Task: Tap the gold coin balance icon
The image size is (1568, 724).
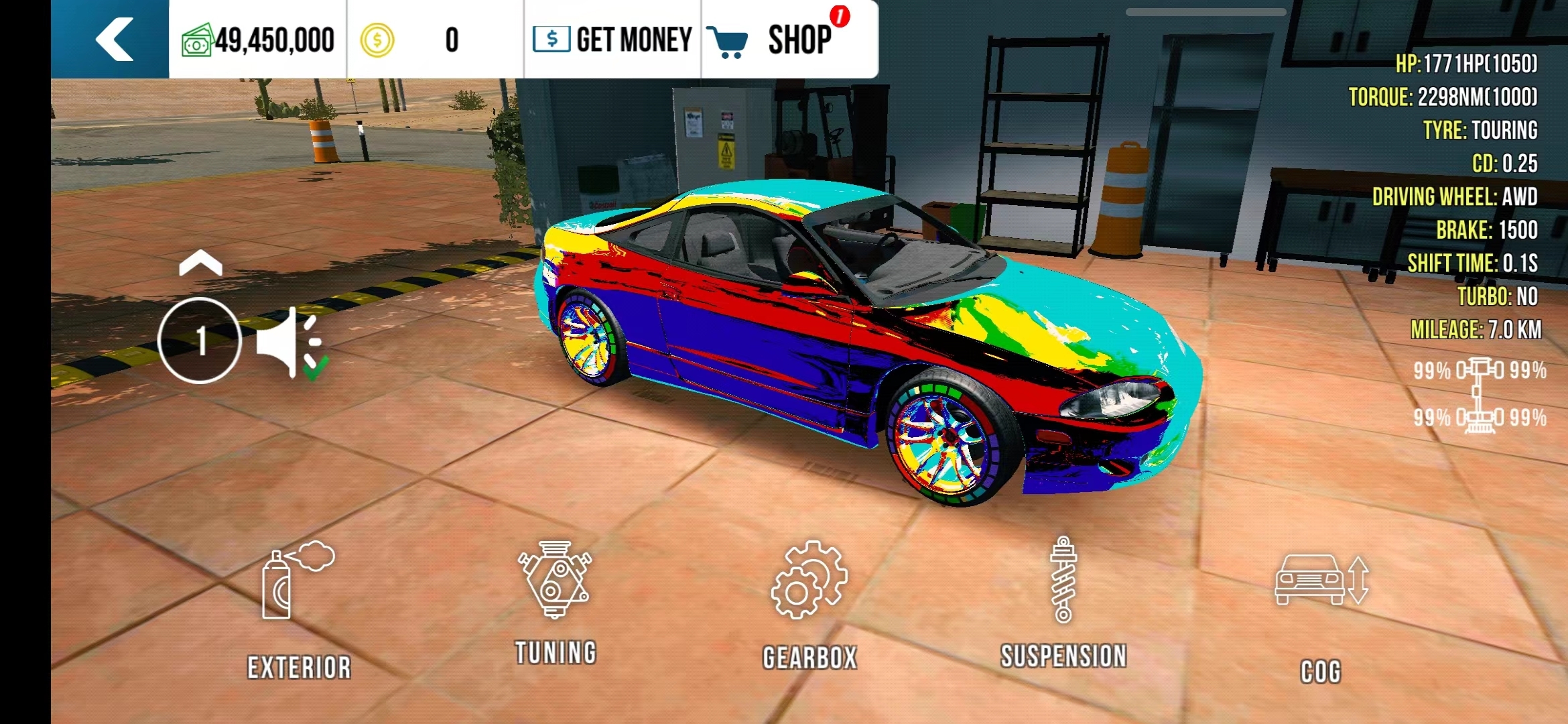Action: coord(377,40)
